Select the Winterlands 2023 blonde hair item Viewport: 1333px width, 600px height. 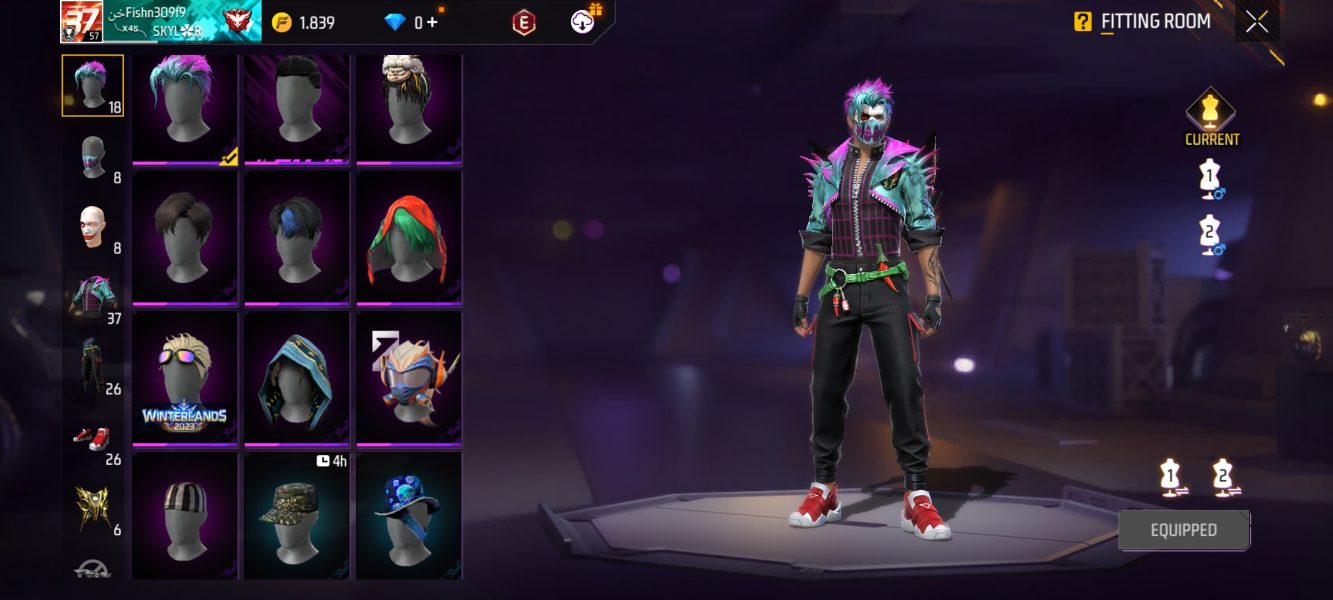(185, 377)
